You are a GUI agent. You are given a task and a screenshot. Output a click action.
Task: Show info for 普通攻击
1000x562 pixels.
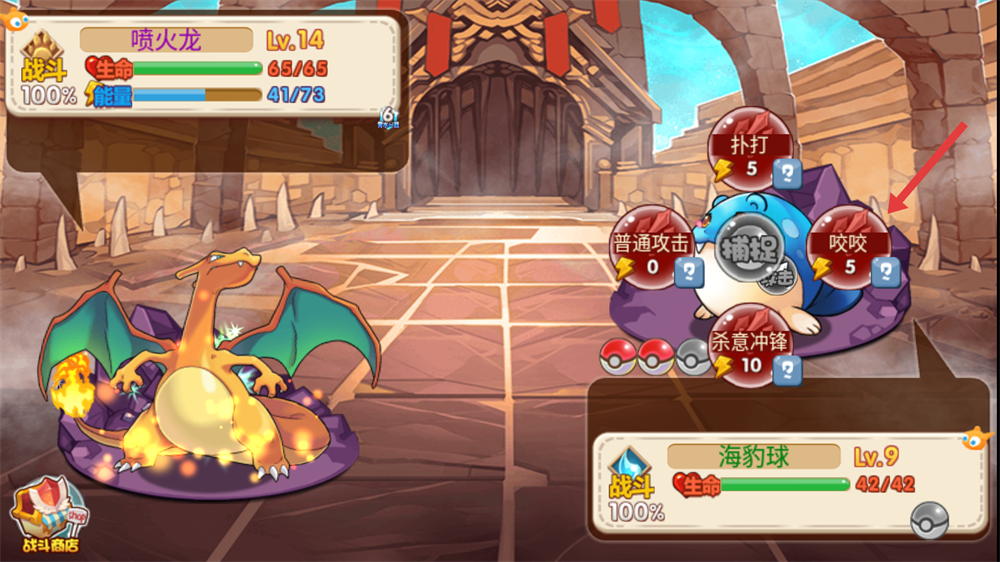(689, 270)
